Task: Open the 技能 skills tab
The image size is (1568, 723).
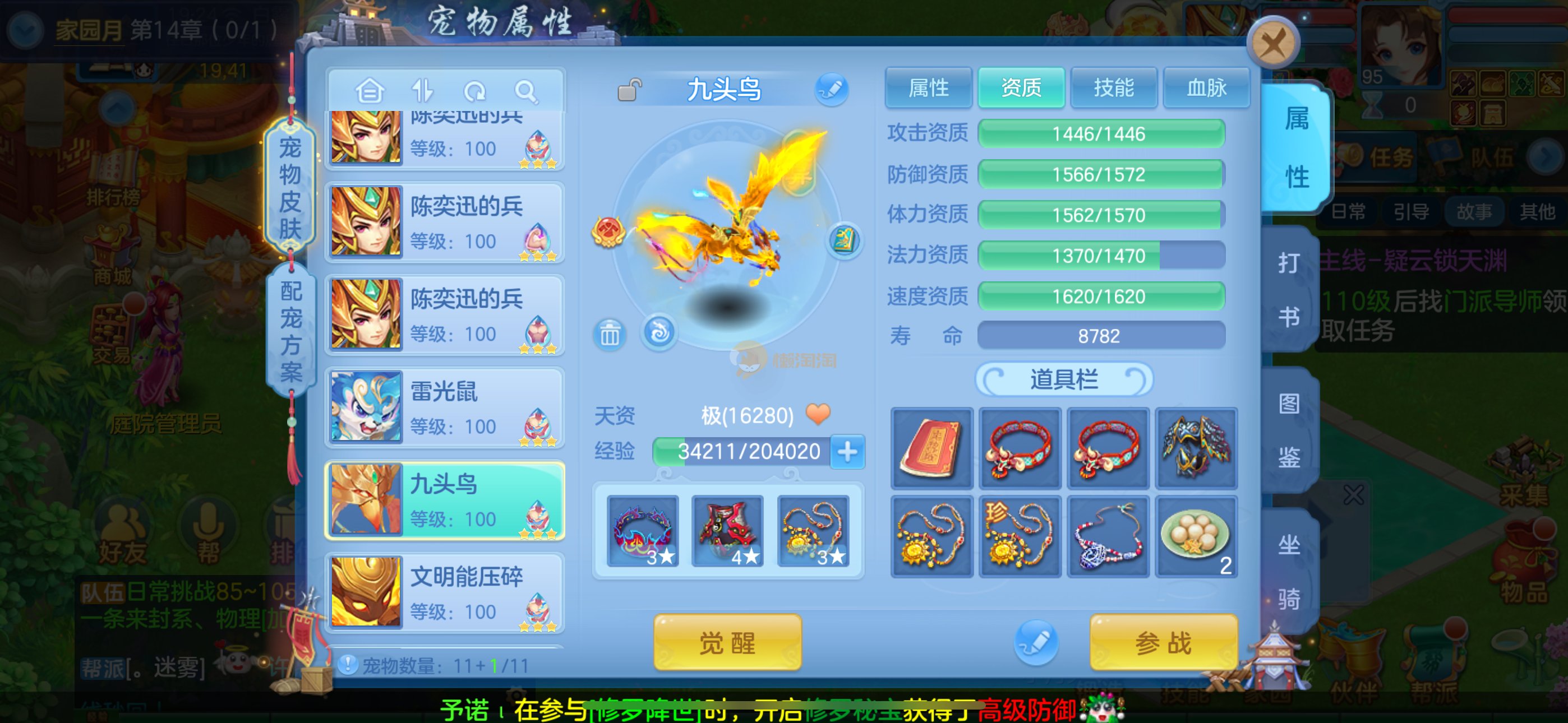Action: [1113, 88]
